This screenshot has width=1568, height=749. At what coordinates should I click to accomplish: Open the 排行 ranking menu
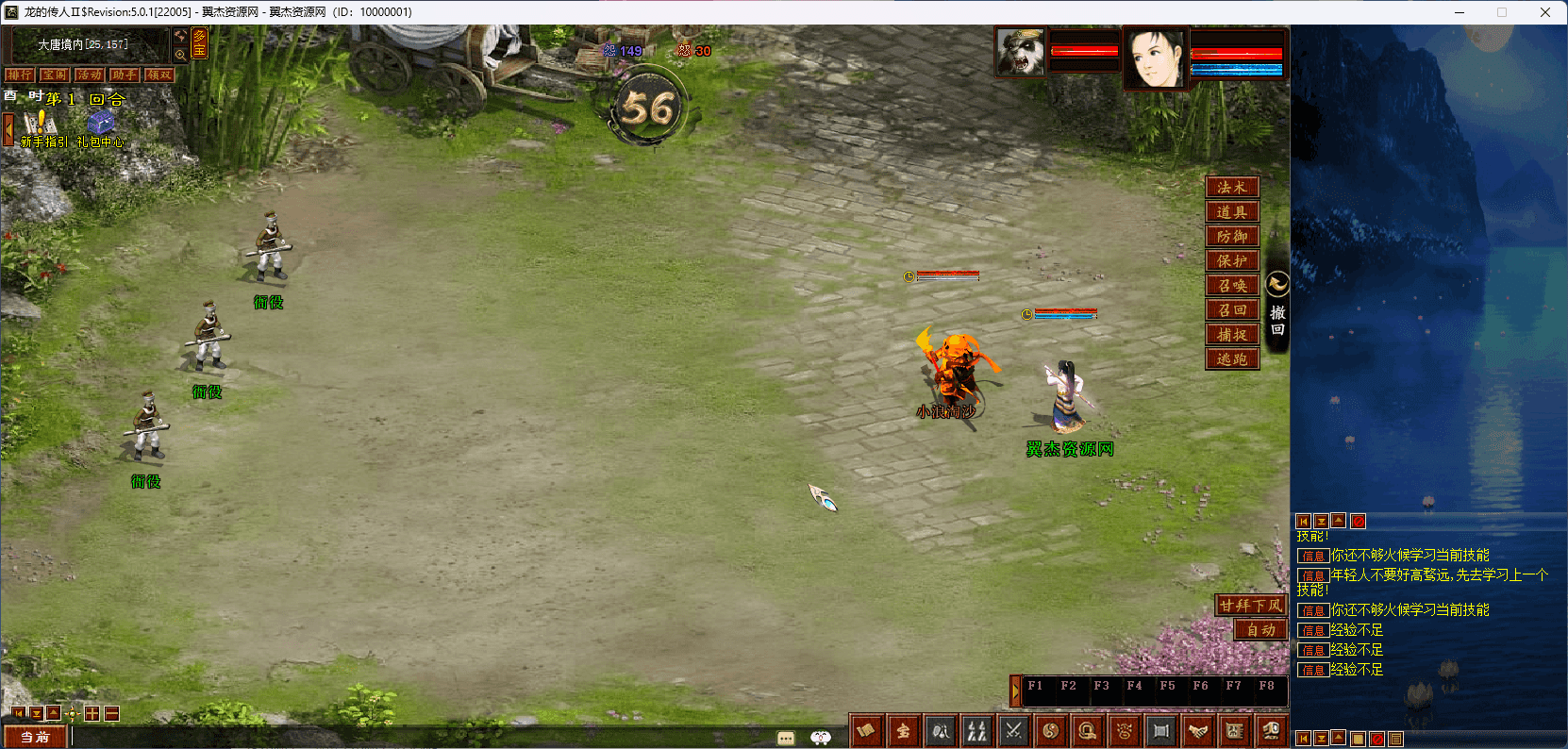pos(20,75)
